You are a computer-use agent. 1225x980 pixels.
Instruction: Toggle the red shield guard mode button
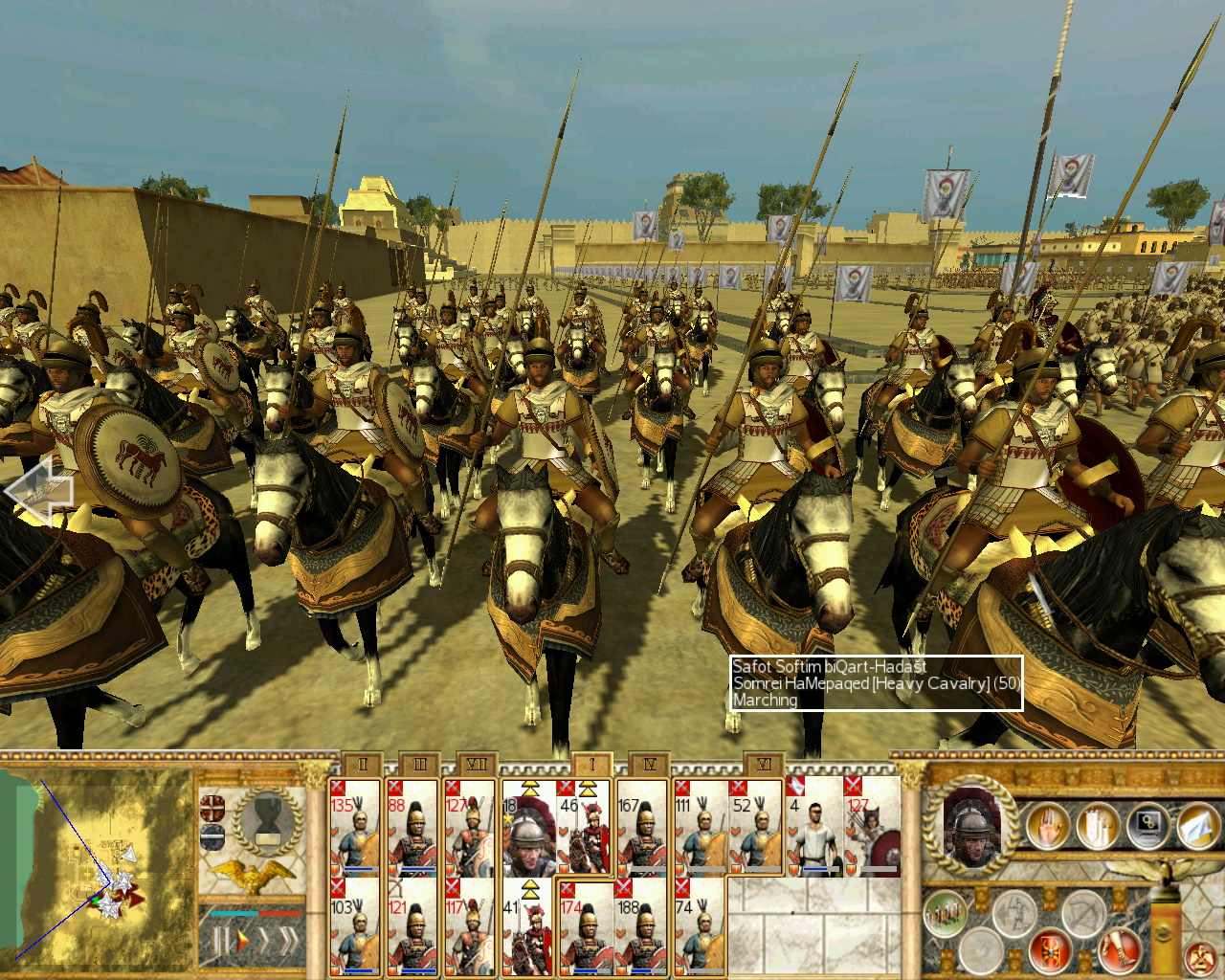coord(1050,950)
